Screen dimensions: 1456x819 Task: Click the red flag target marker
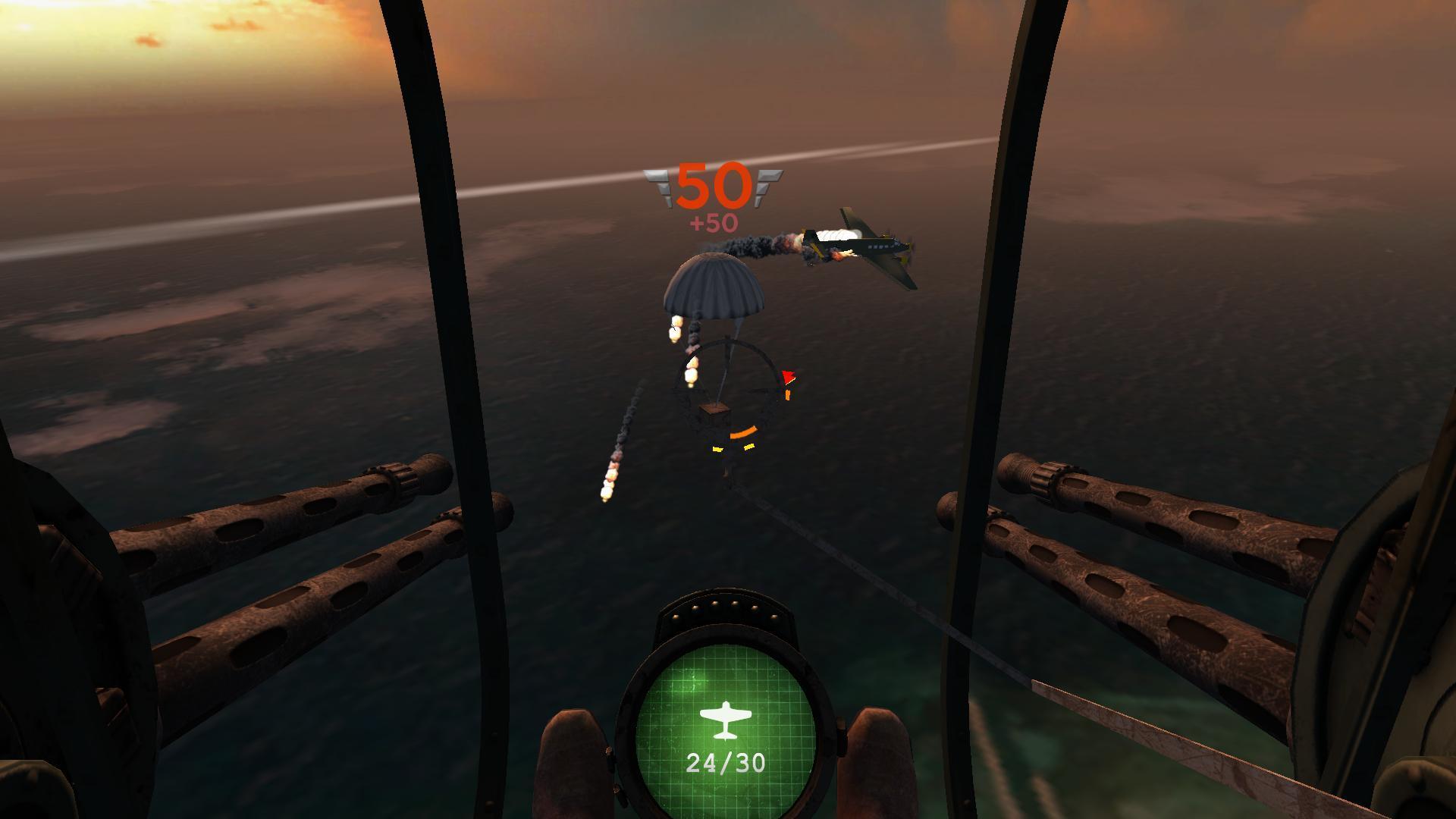[x=788, y=377]
